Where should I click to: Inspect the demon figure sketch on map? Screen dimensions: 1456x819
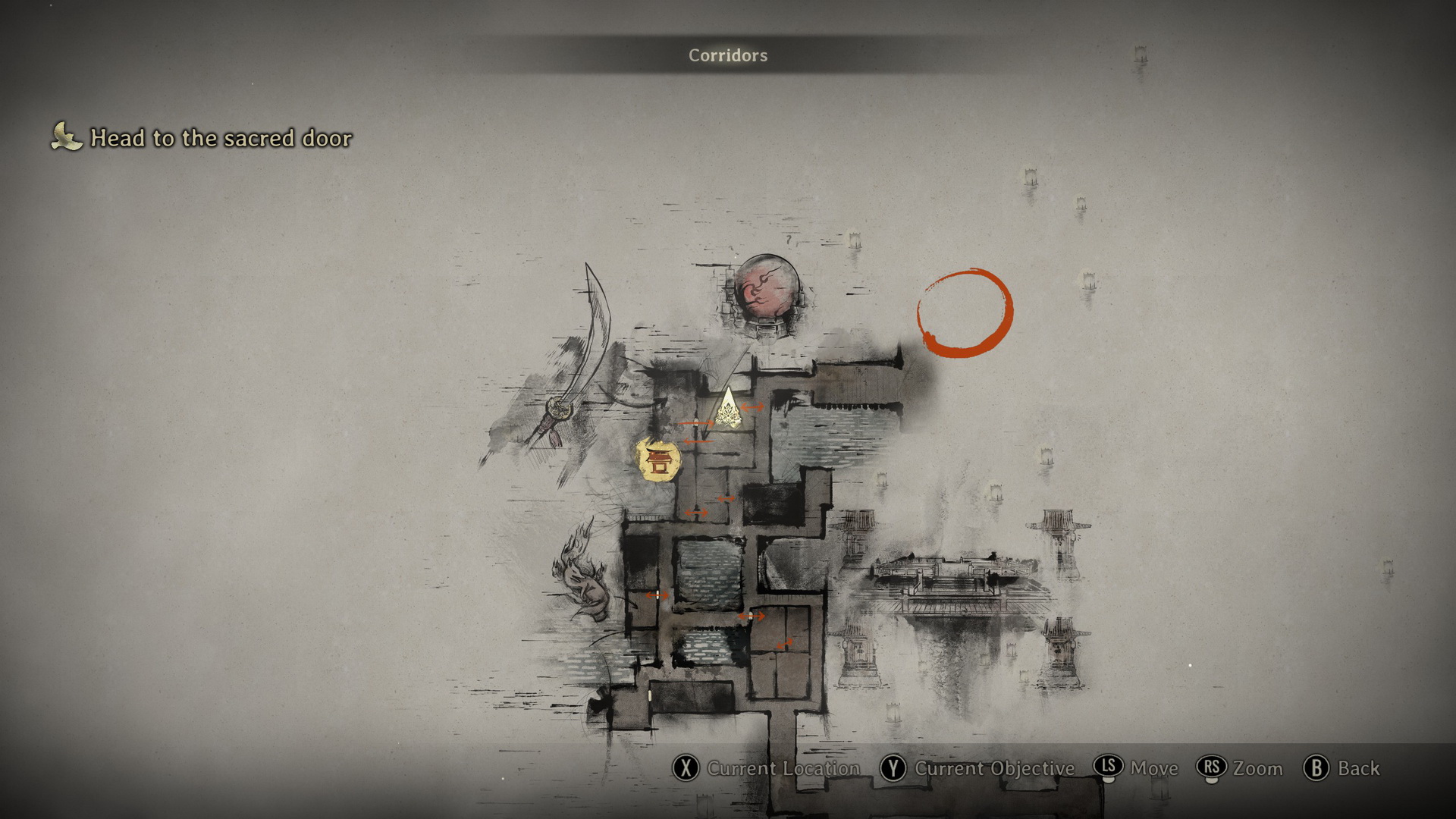click(x=584, y=573)
